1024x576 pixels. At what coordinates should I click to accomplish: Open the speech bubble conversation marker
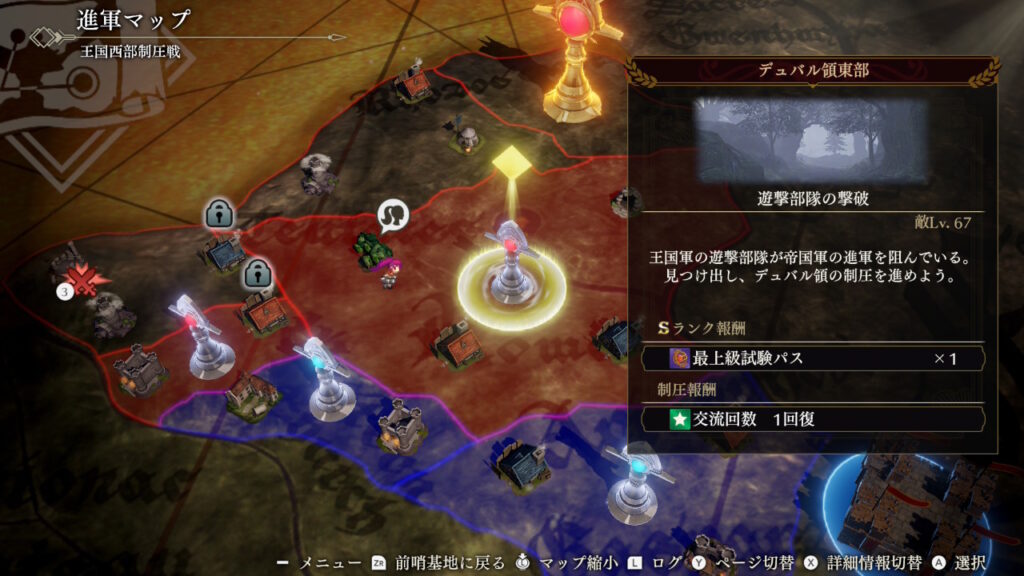[x=394, y=215]
